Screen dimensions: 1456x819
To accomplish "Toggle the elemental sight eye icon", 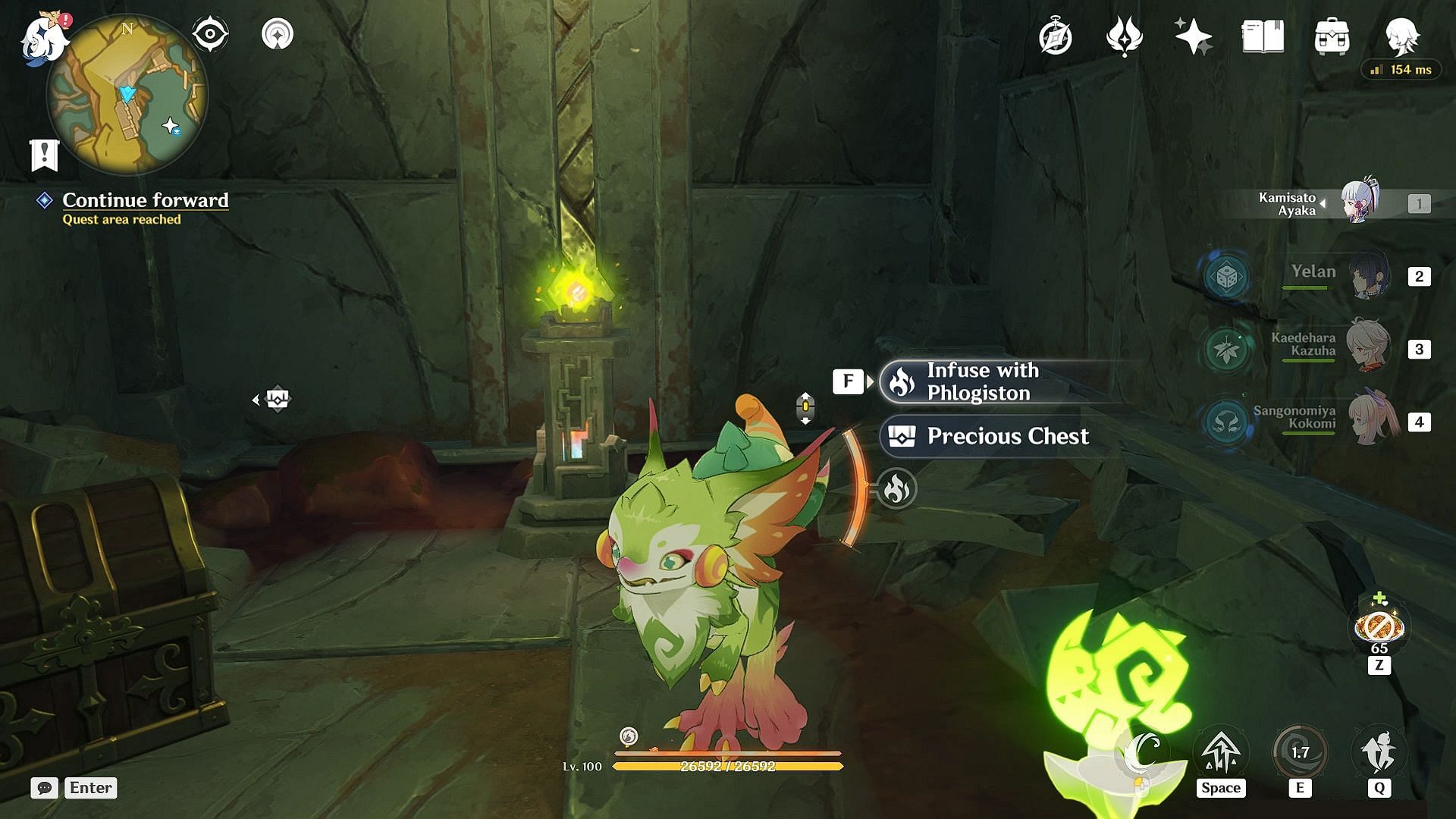I will (x=210, y=34).
